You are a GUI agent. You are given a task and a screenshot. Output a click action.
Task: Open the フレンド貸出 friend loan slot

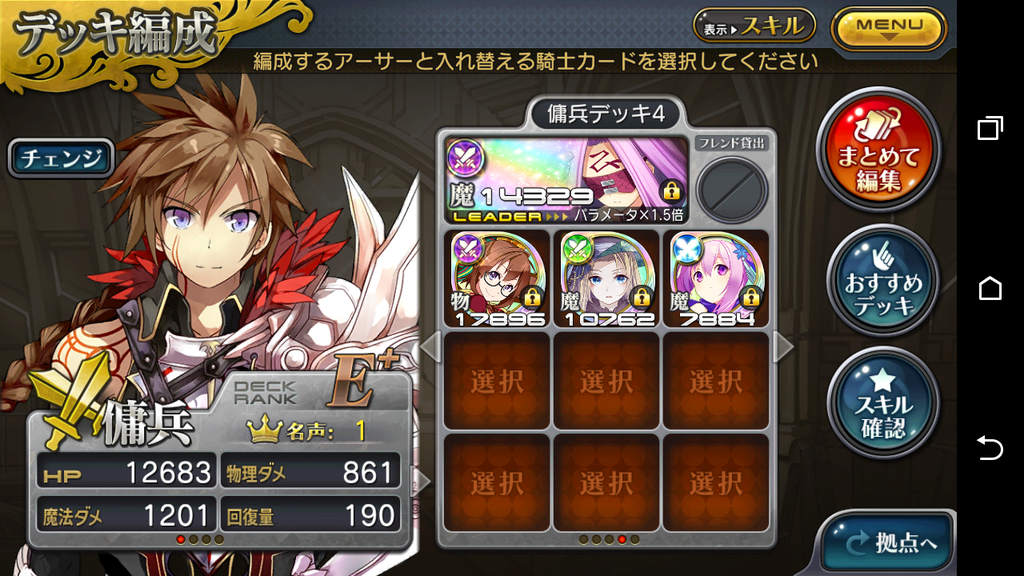[732, 188]
